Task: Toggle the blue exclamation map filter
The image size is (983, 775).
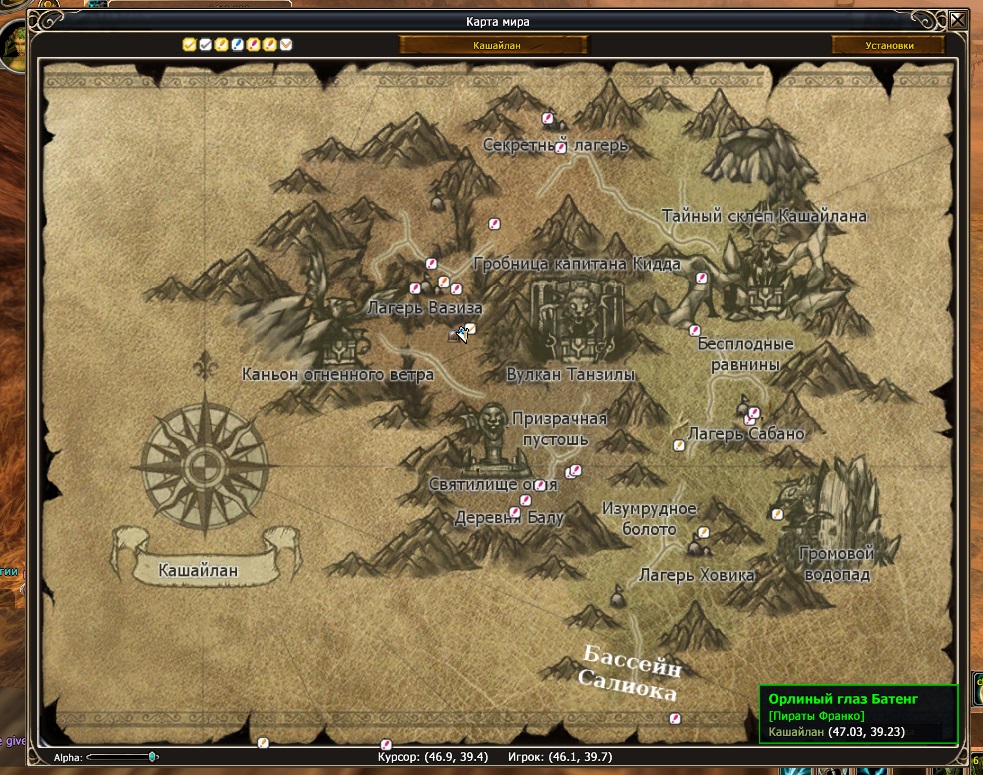Action: coord(237,44)
